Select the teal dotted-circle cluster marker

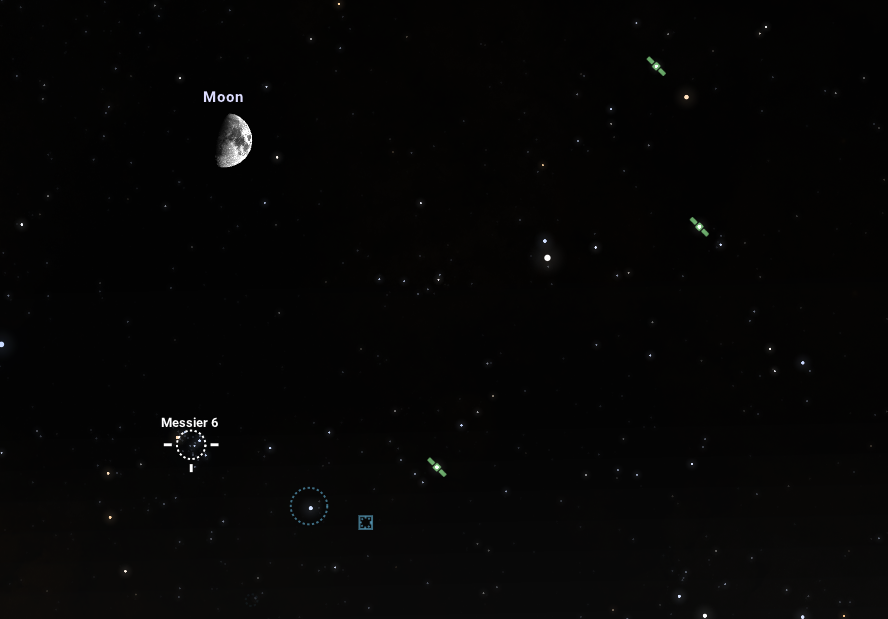pos(309,506)
